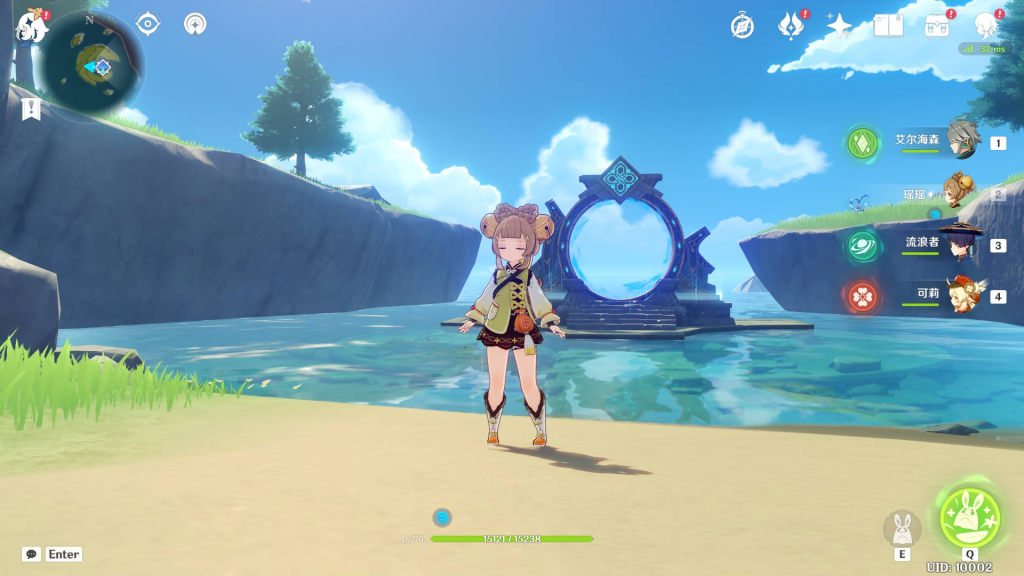
Task: Click the quest navigation target icon
Action: 148,24
